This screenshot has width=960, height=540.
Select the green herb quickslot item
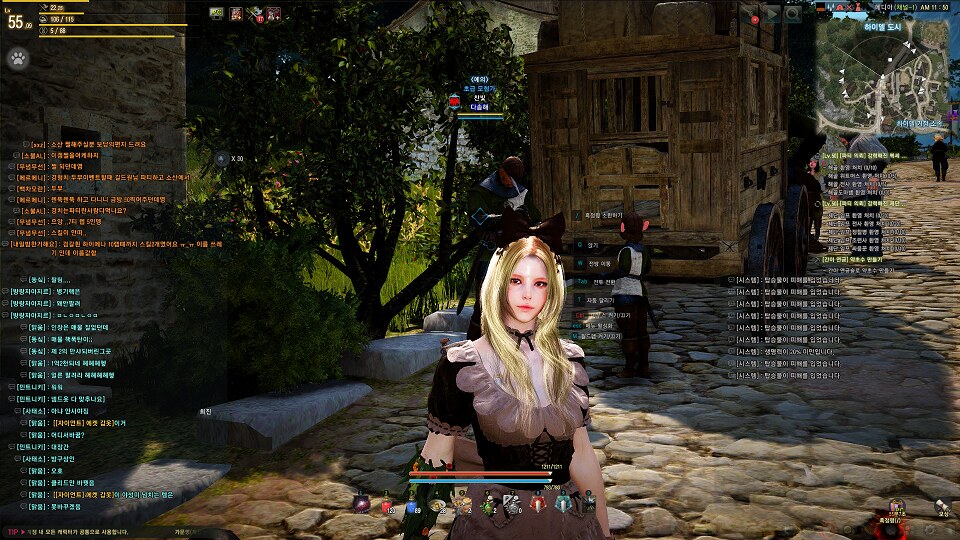click(488, 505)
